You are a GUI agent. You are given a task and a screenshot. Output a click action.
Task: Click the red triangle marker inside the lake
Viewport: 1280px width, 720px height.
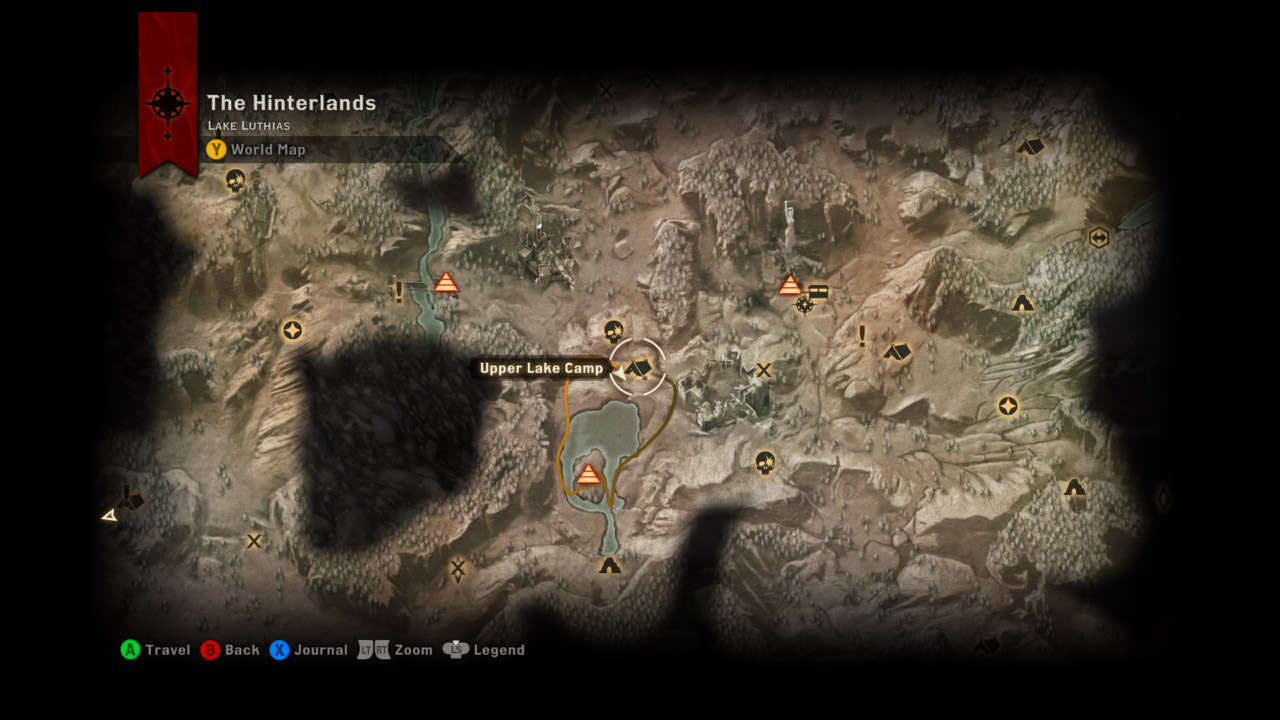(588, 474)
